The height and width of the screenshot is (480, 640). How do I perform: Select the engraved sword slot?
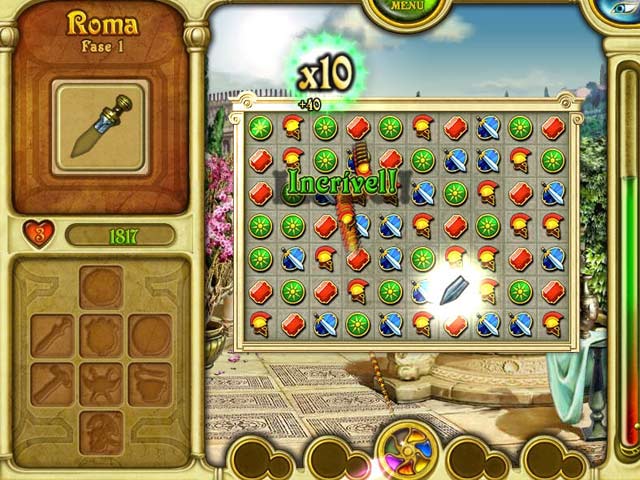52,336
